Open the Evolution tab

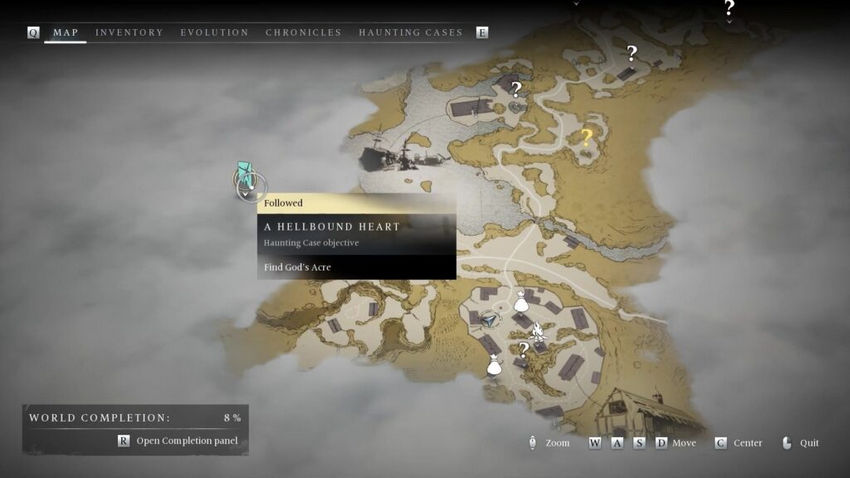coord(214,33)
